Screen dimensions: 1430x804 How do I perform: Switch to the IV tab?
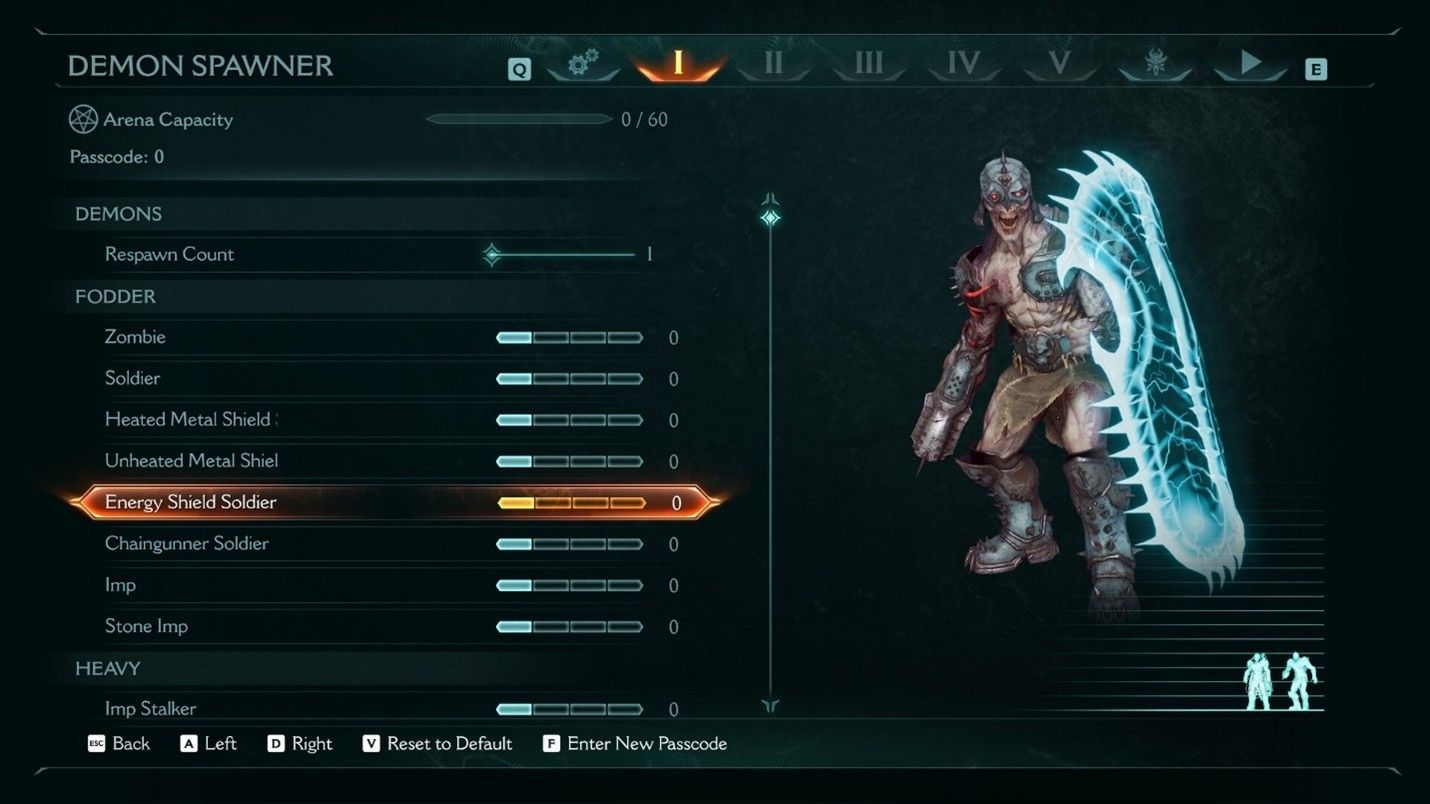(x=963, y=62)
